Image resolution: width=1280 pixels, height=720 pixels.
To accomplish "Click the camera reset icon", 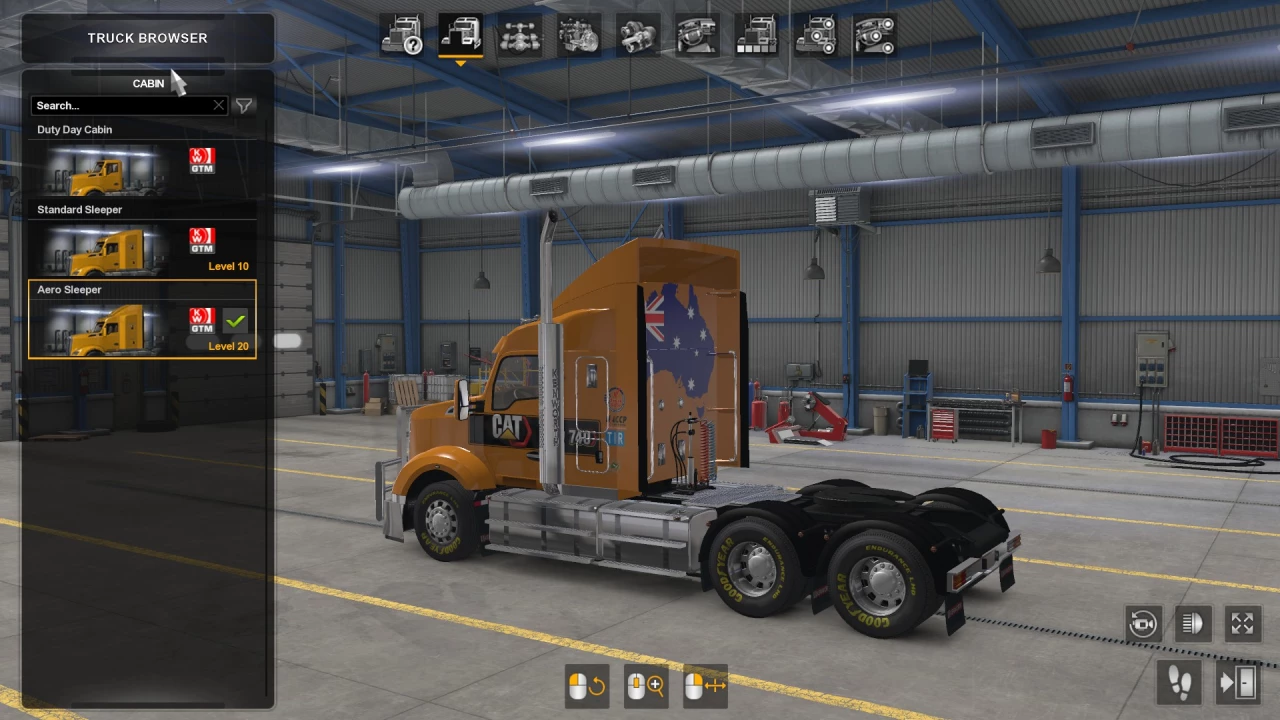I will [x=1143, y=623].
